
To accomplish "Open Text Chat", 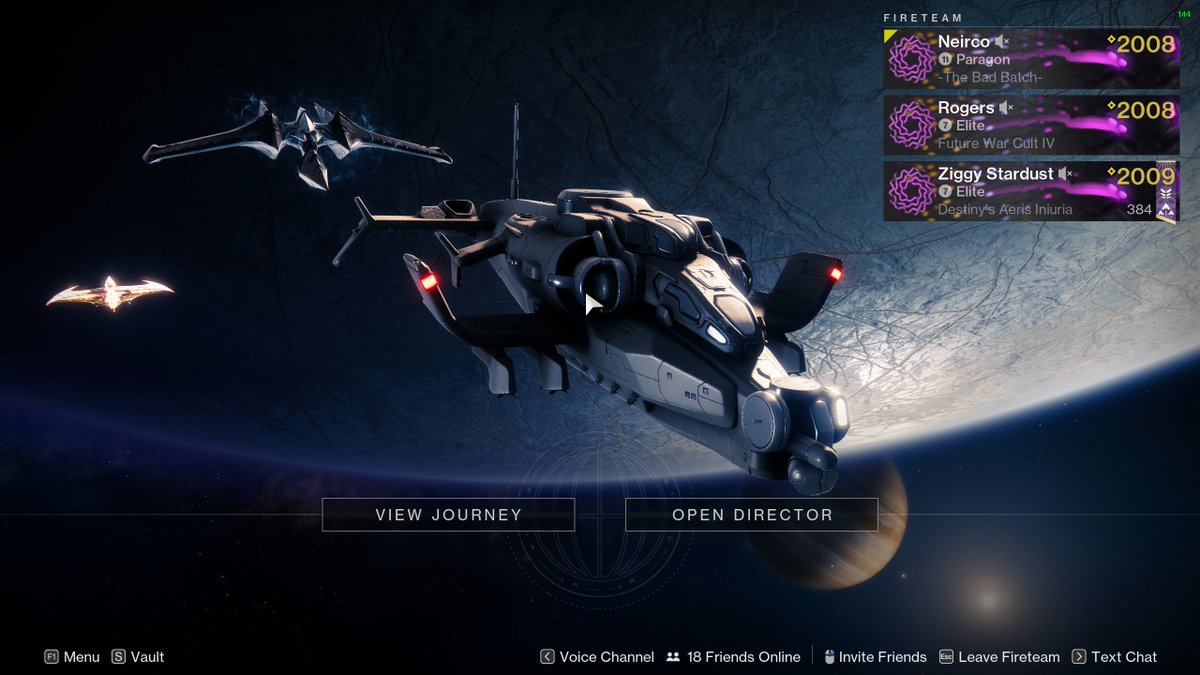I will click(1114, 657).
